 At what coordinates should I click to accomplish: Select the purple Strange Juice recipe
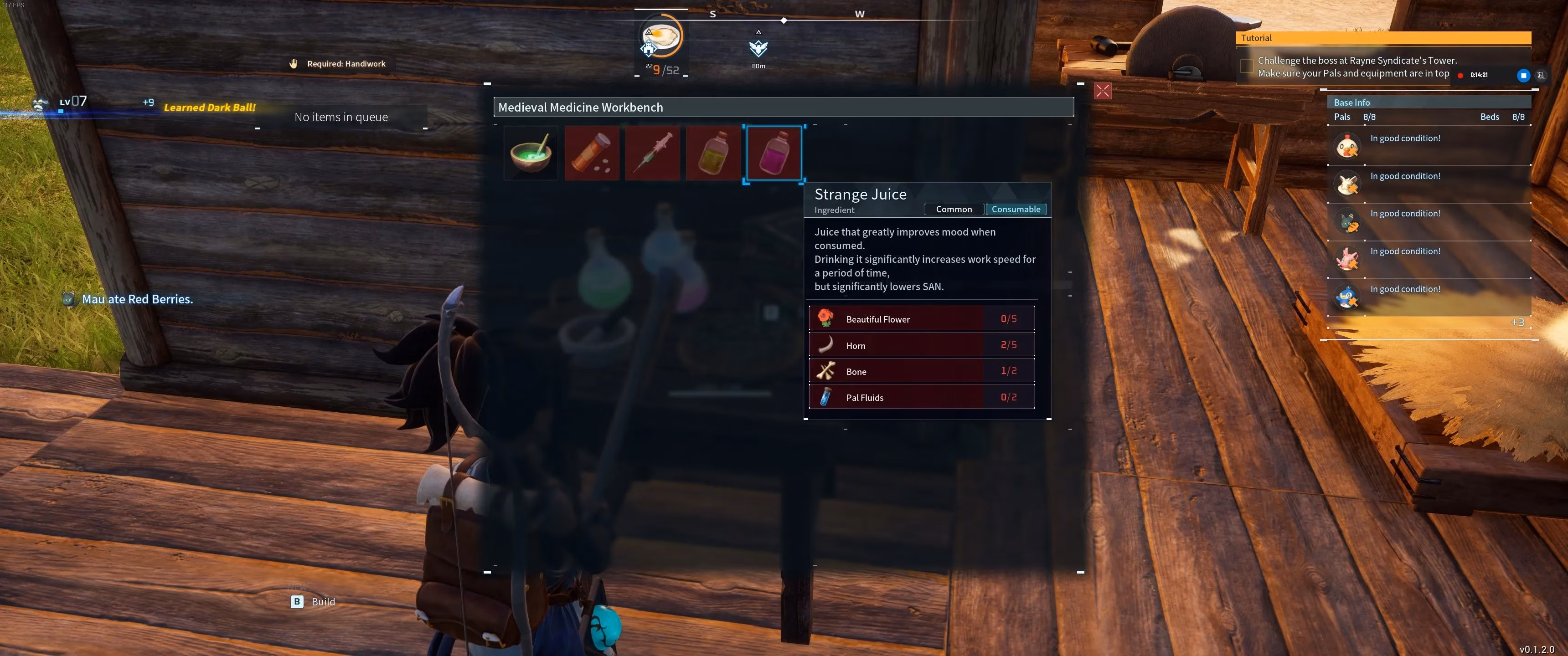pyautogui.click(x=774, y=154)
